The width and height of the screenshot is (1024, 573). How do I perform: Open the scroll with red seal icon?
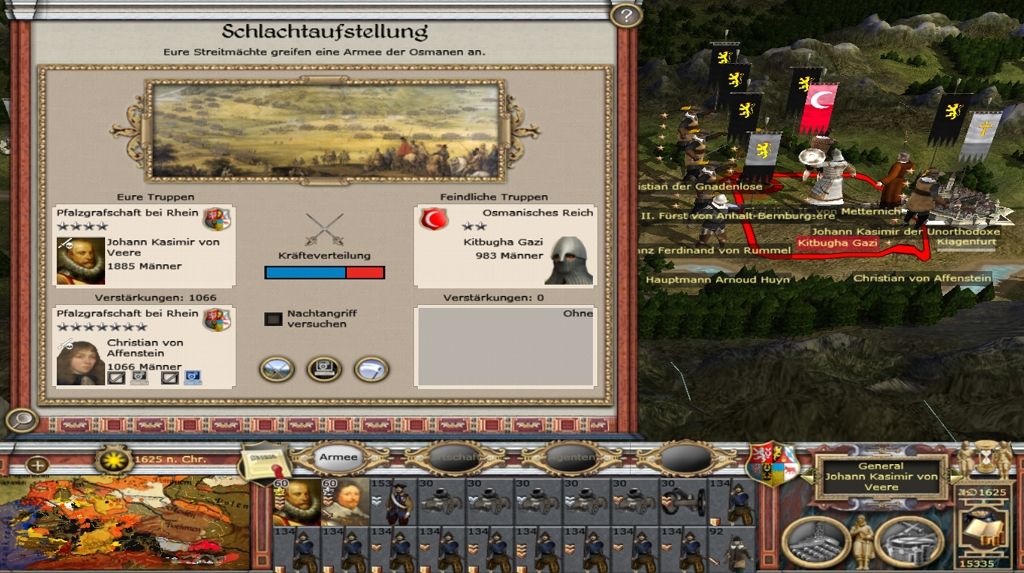click(x=262, y=462)
